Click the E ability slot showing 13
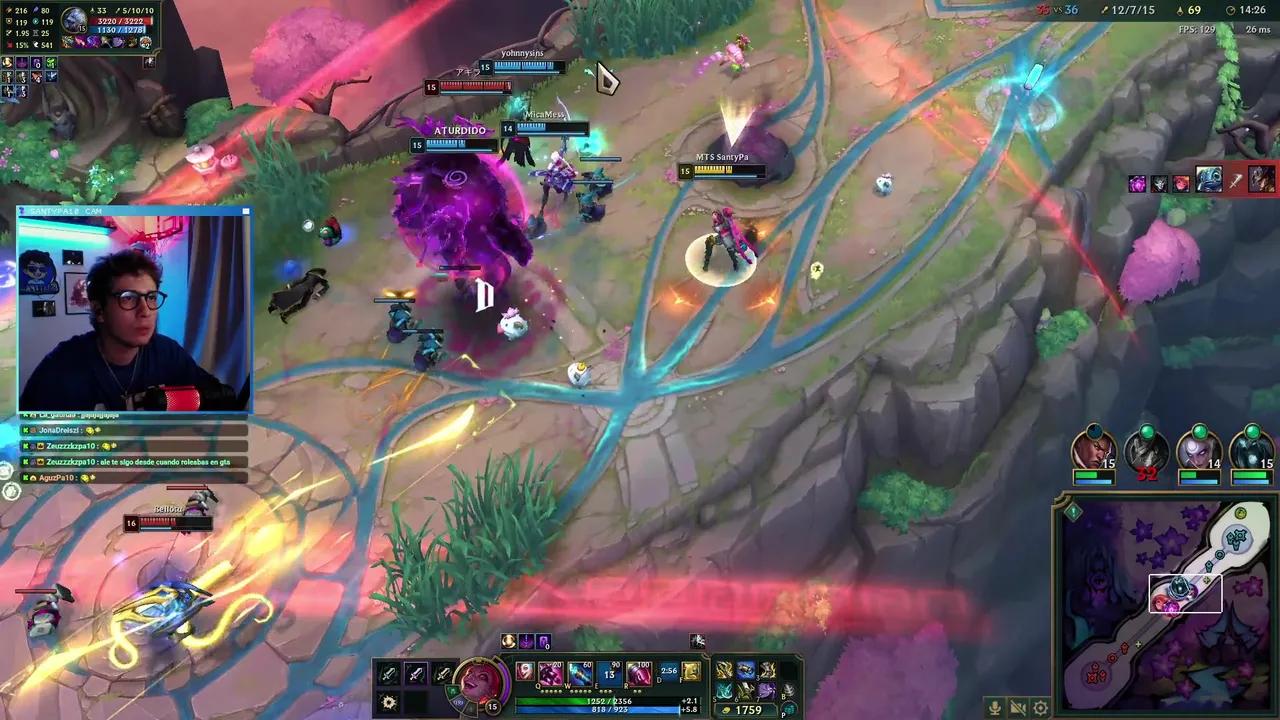This screenshot has height=720, width=1280. click(x=608, y=673)
